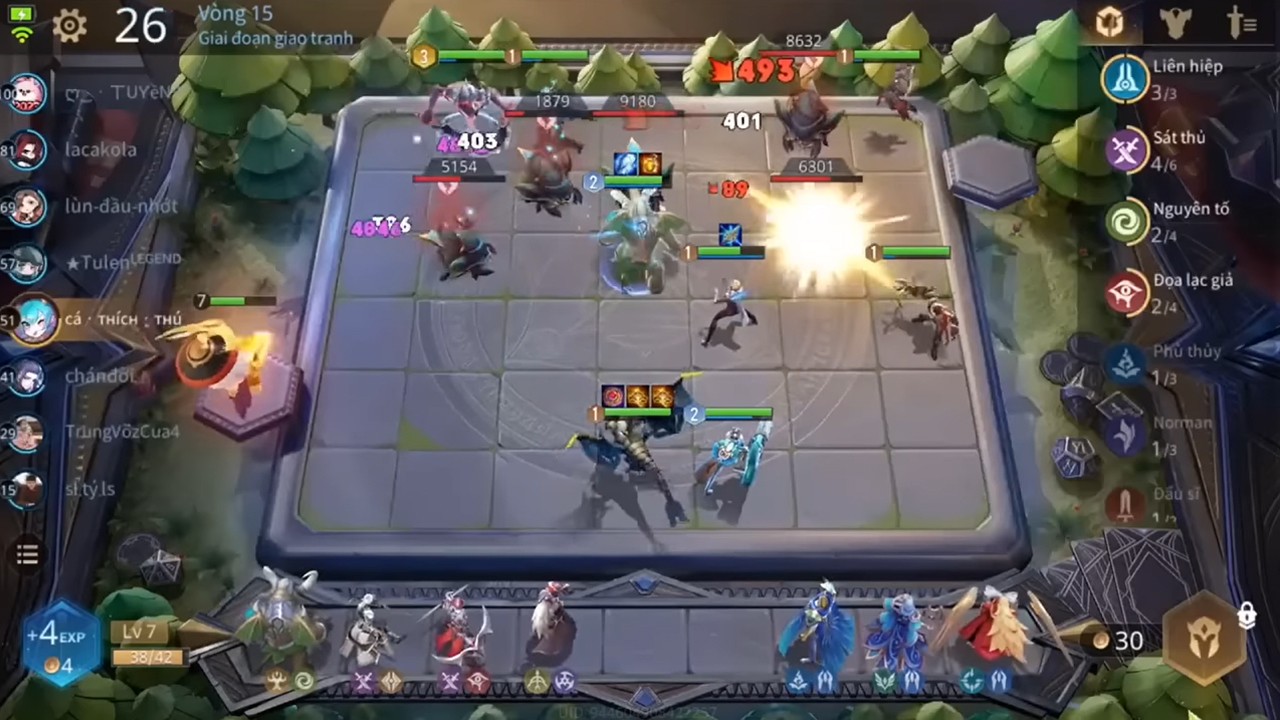
Task: Inspect the Norman synergy entry
Action: (1127, 434)
